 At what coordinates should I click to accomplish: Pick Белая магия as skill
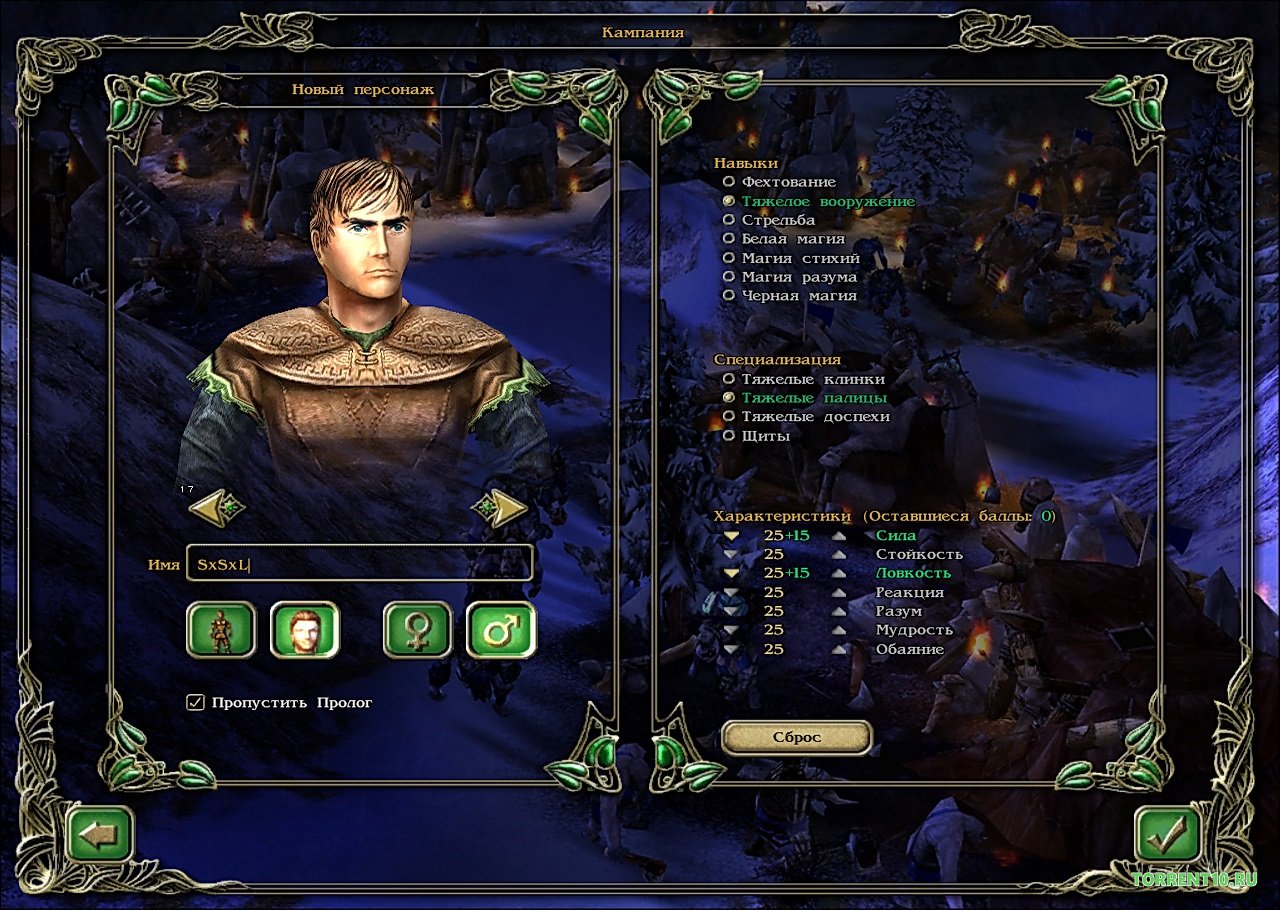pos(729,239)
